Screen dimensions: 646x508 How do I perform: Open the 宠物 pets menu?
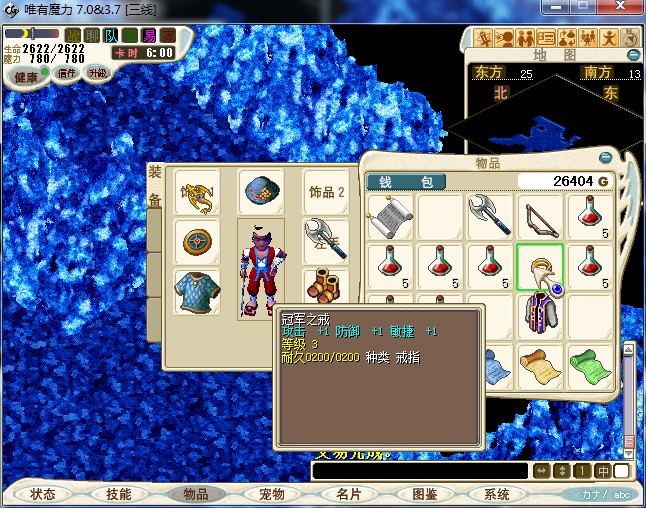pyautogui.click(x=271, y=494)
